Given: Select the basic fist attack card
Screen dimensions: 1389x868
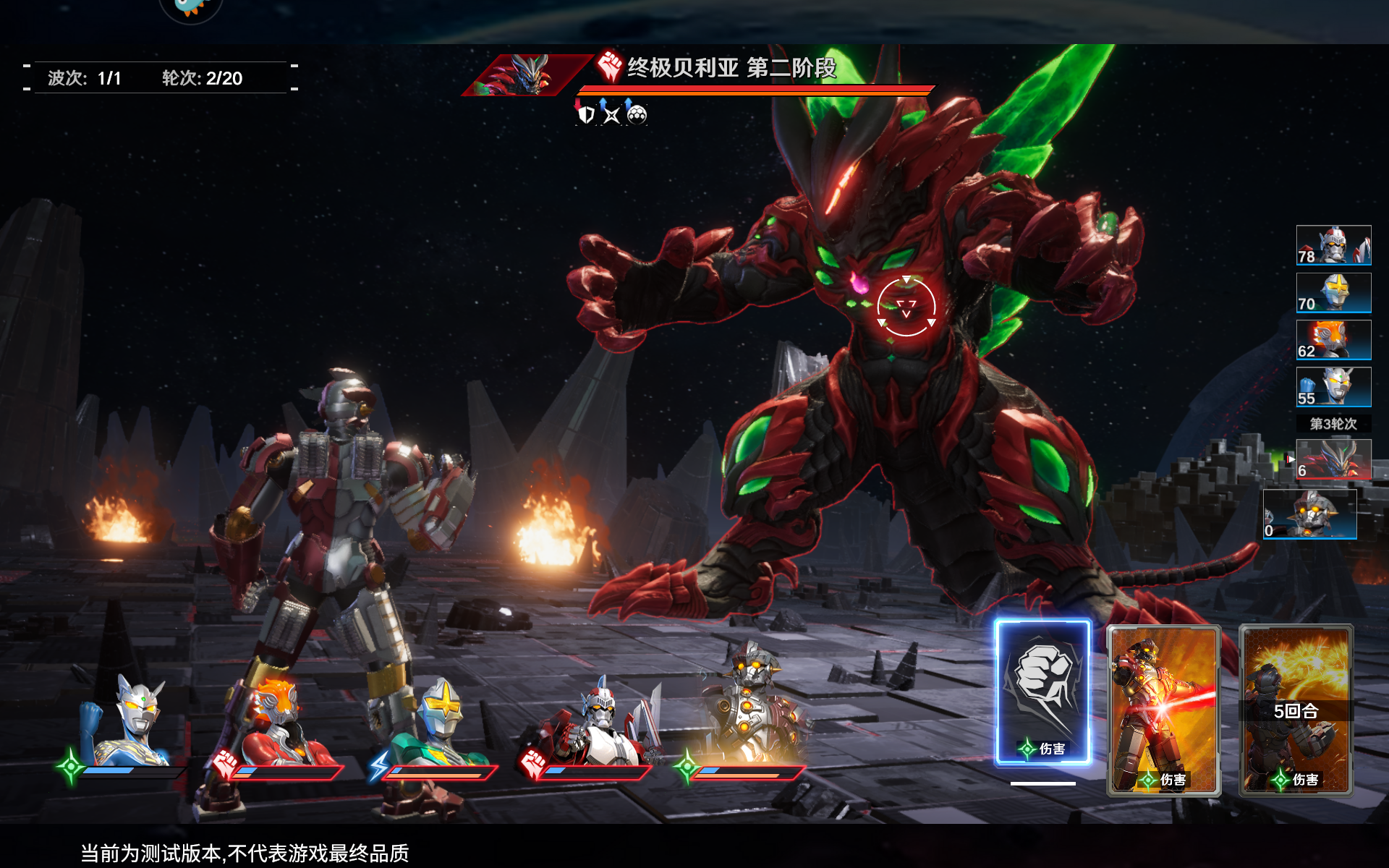Looking at the screenshot, I should pos(1042,692).
